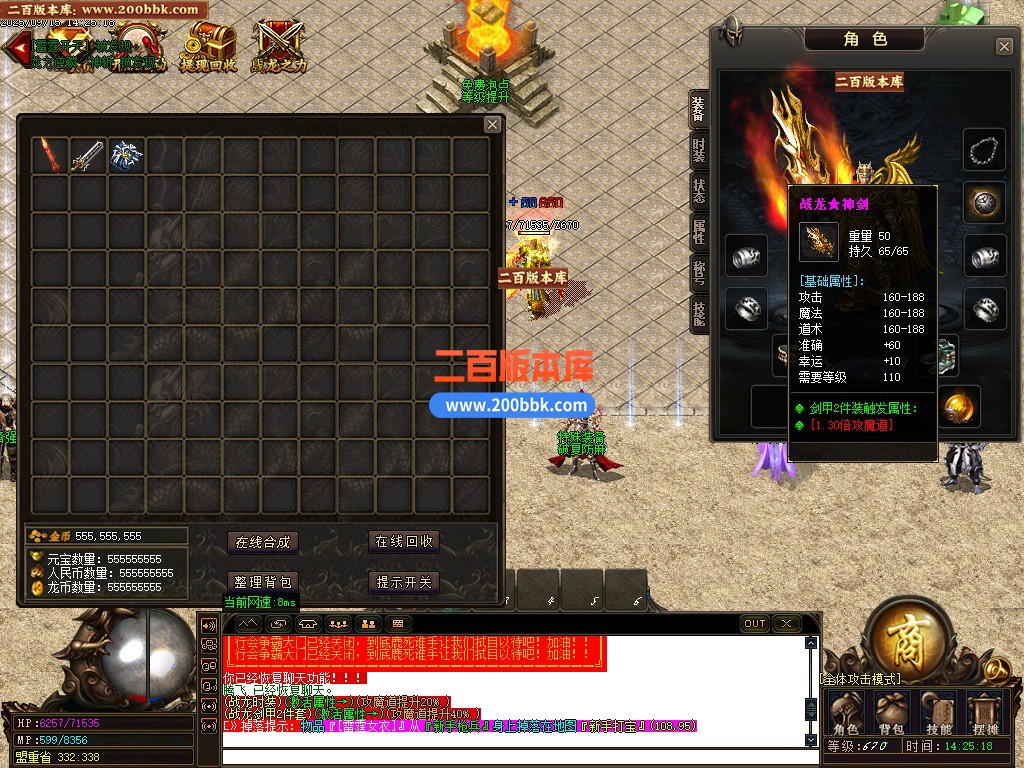Close the inventory bag window
Image resolution: width=1024 pixels, height=768 pixels.
coord(492,124)
